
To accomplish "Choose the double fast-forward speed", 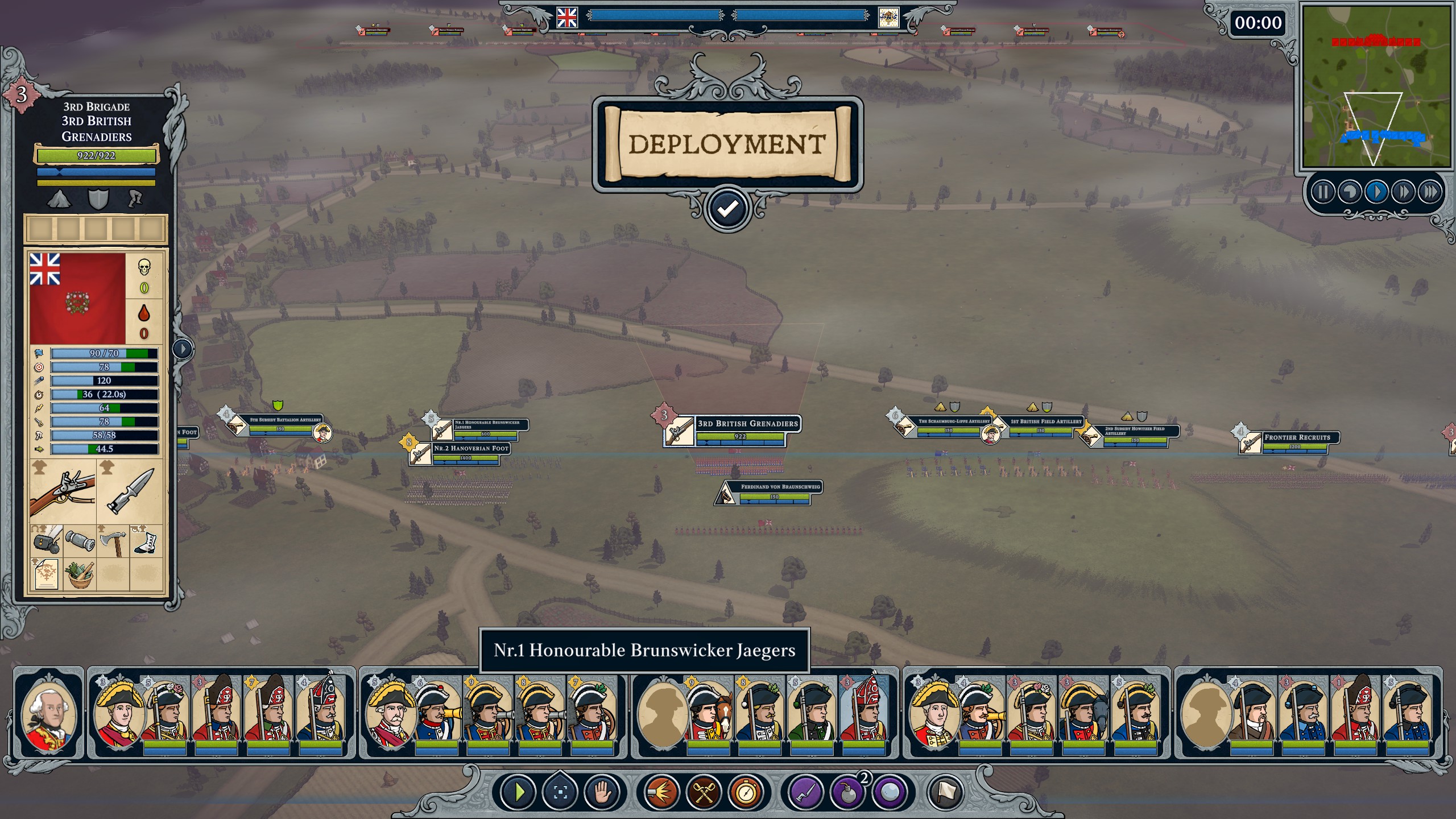I will click(1403, 192).
